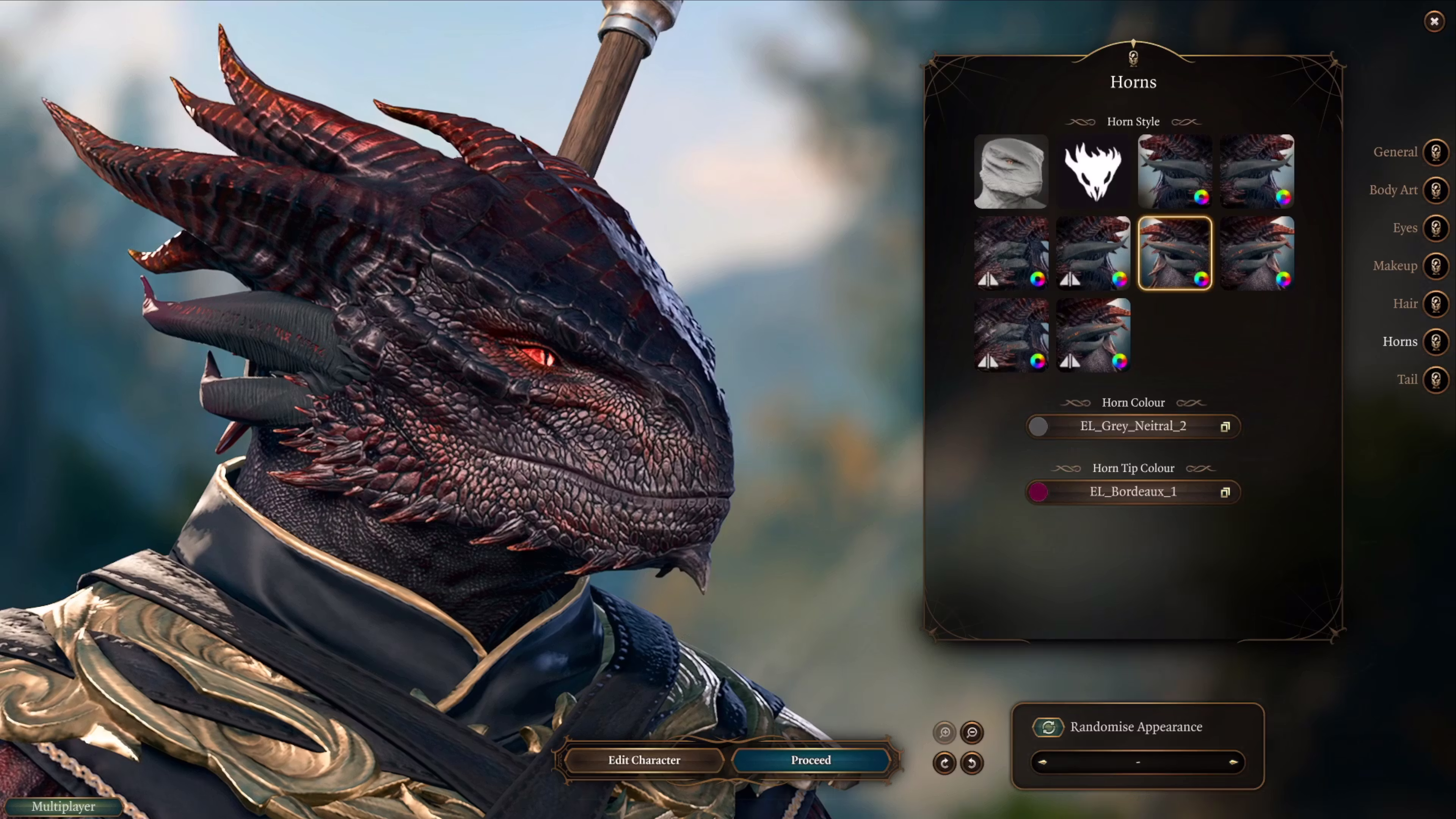The image size is (1456, 819).
Task: Zoom the camera out with the minus magnifier
Action: pyautogui.click(x=971, y=733)
